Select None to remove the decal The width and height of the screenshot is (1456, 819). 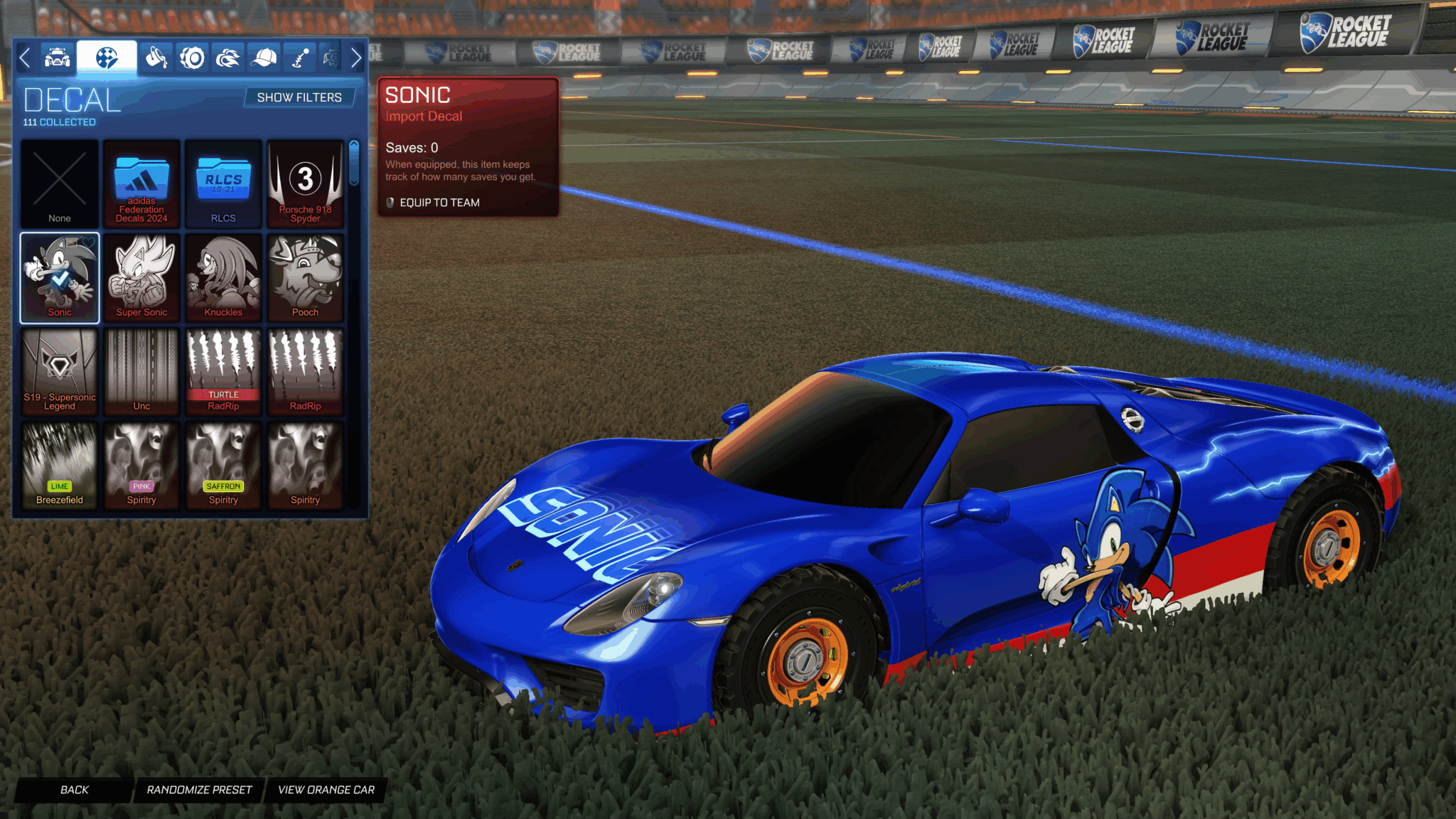(x=59, y=183)
